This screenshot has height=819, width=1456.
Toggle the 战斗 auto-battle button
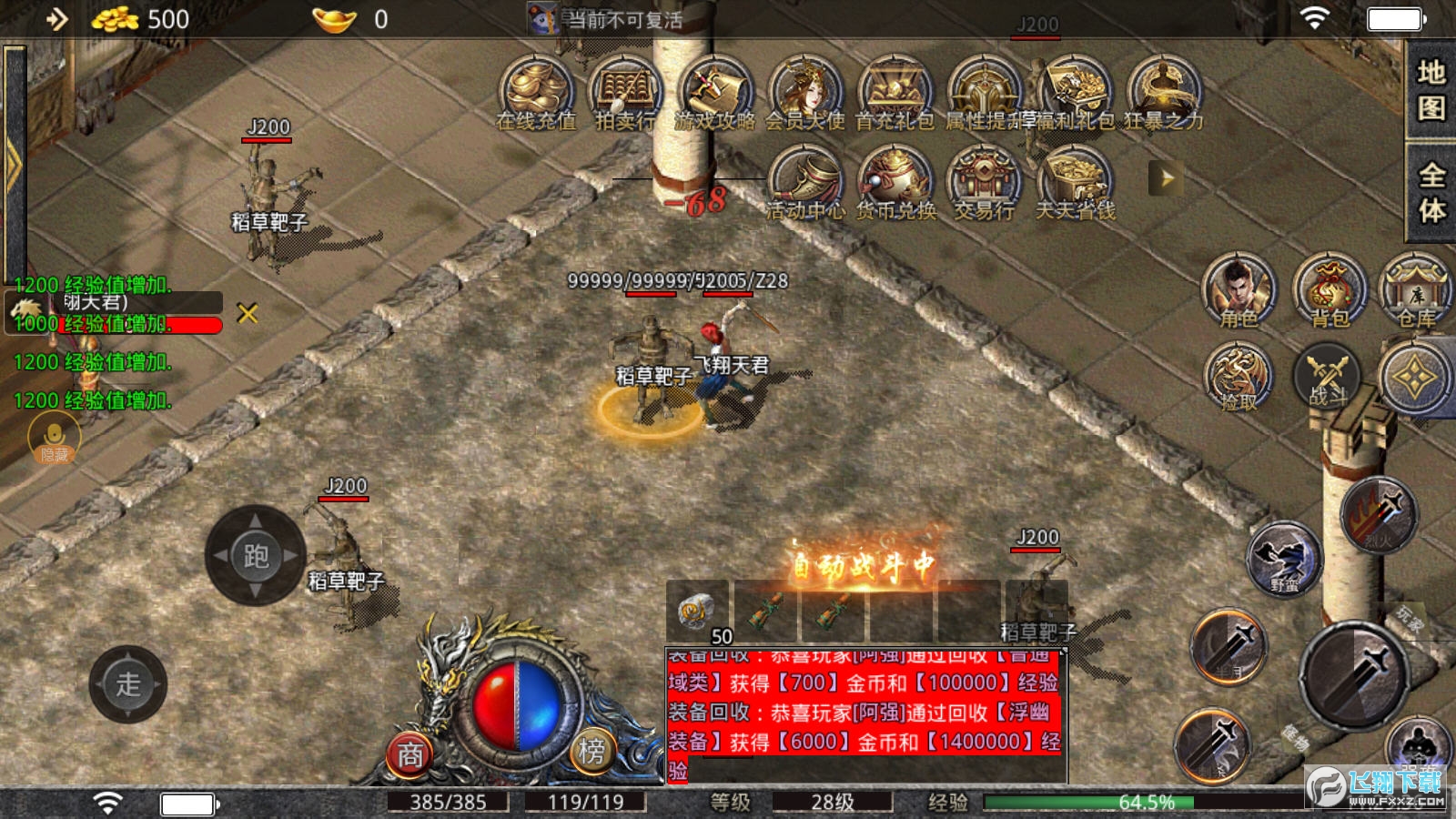coord(1327,376)
